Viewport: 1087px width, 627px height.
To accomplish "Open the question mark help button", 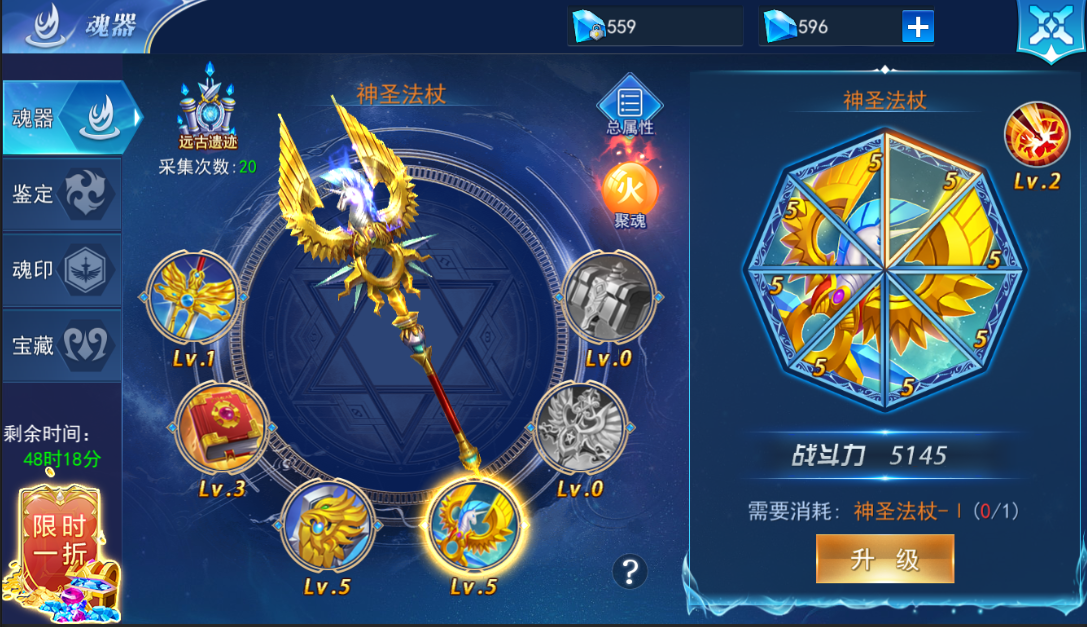I will pos(630,571).
